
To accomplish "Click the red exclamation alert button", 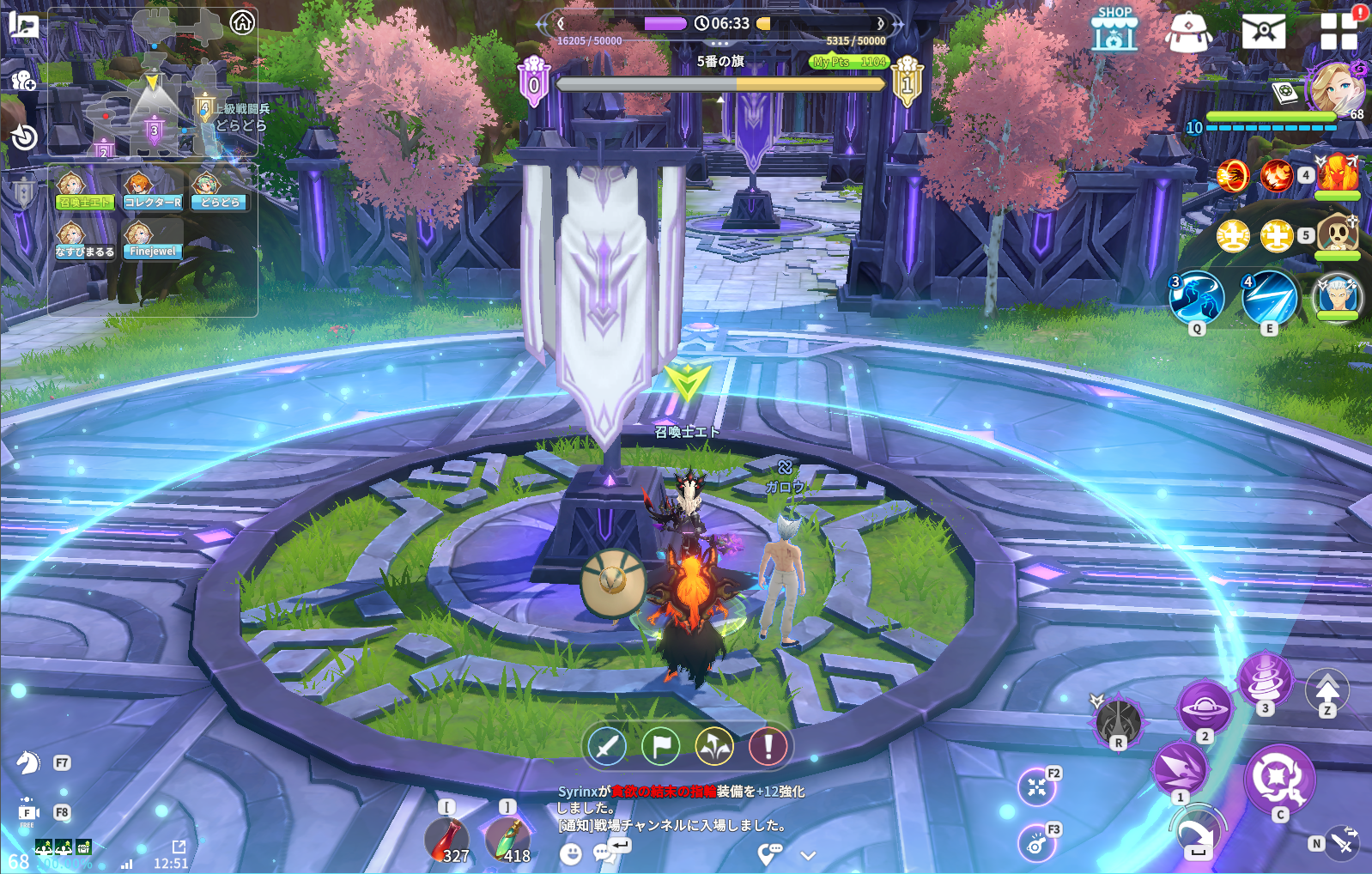I will tap(768, 746).
